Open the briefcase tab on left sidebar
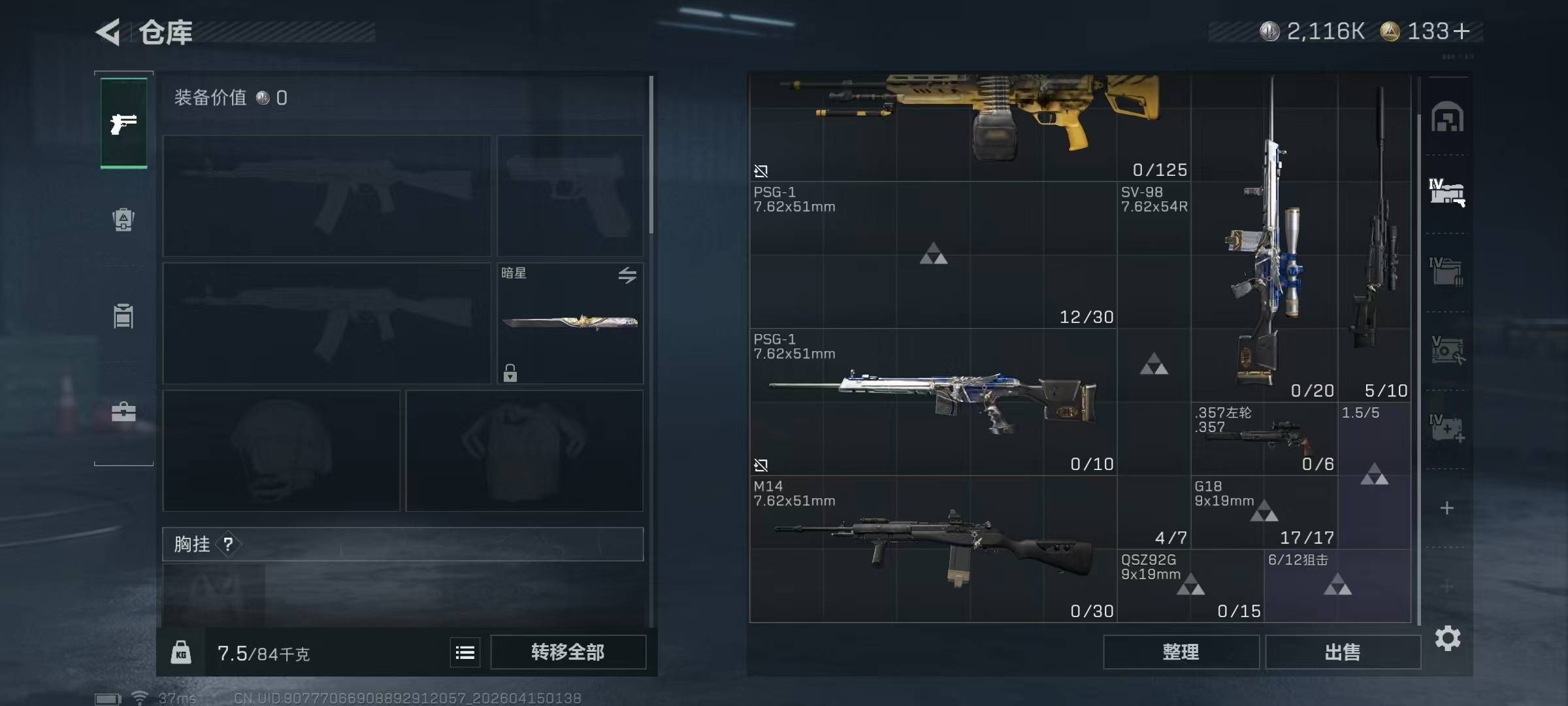 123,412
